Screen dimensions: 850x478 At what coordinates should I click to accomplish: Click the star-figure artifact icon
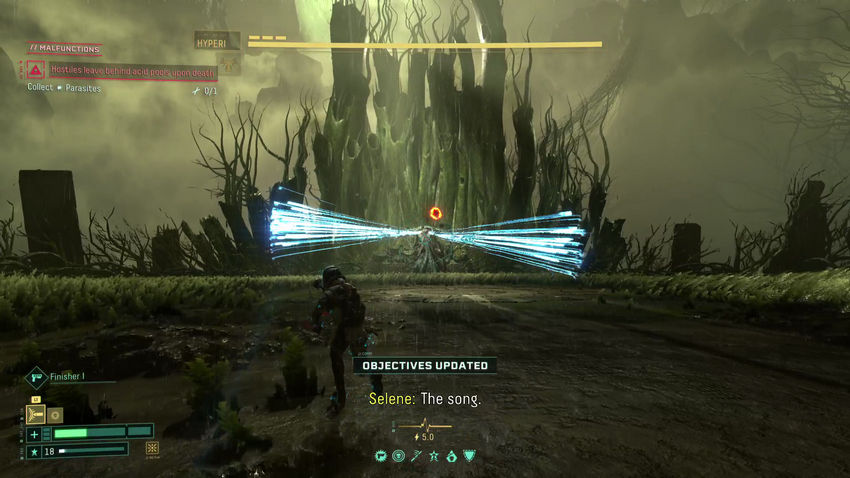(x=433, y=457)
